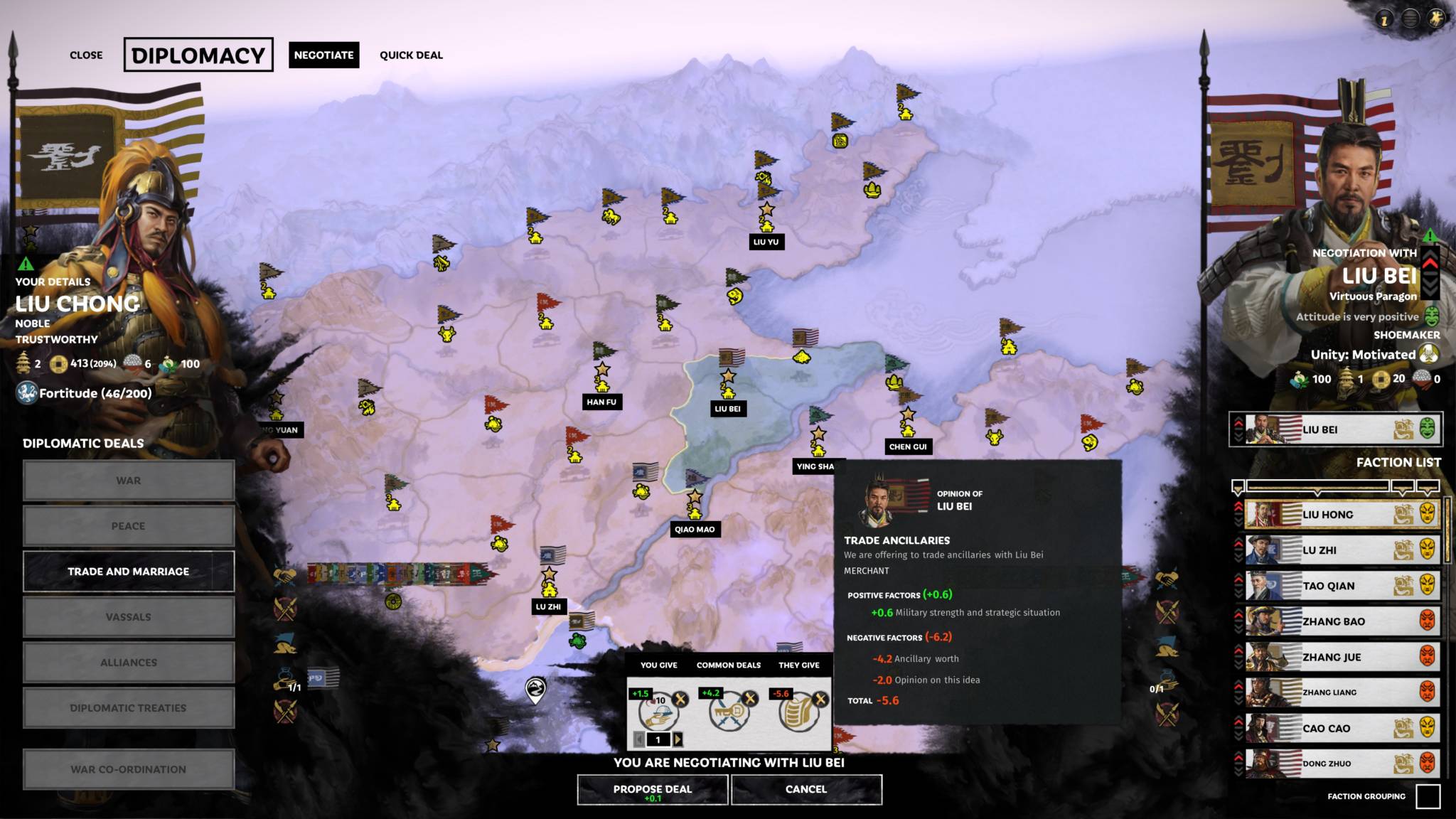Image resolution: width=1456 pixels, height=819 pixels.
Task: Click the PROPOSE DEAL button
Action: pos(652,789)
